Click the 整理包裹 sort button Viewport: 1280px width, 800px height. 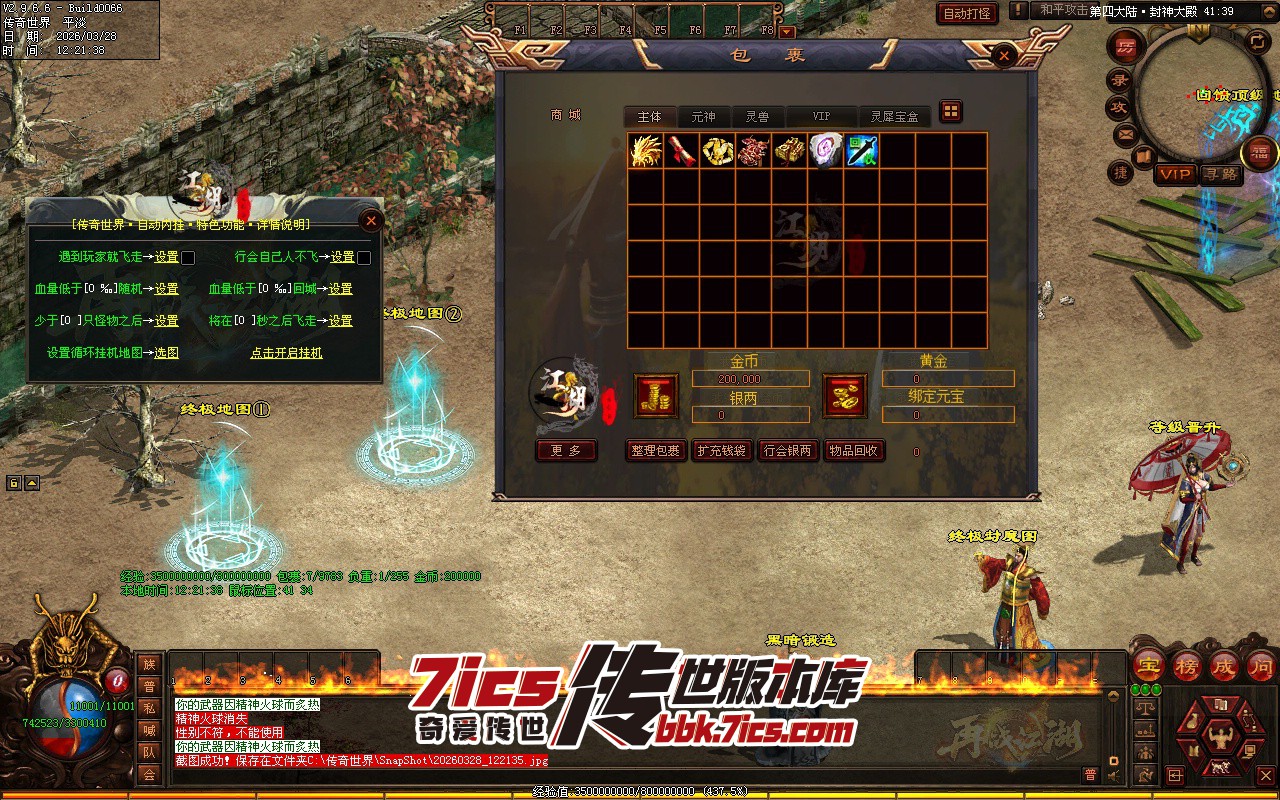[655, 451]
